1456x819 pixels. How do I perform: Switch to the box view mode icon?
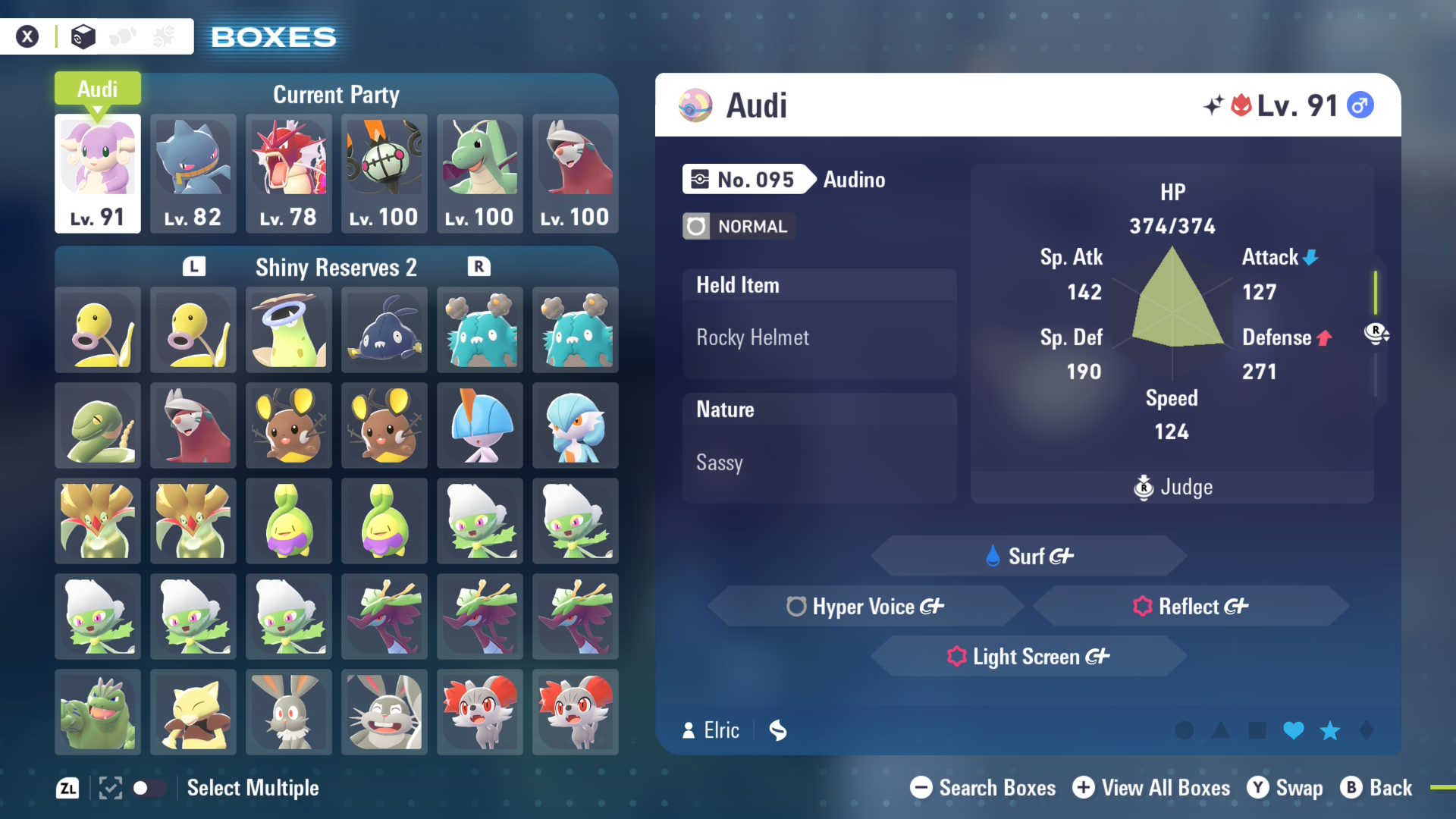pyautogui.click(x=83, y=36)
